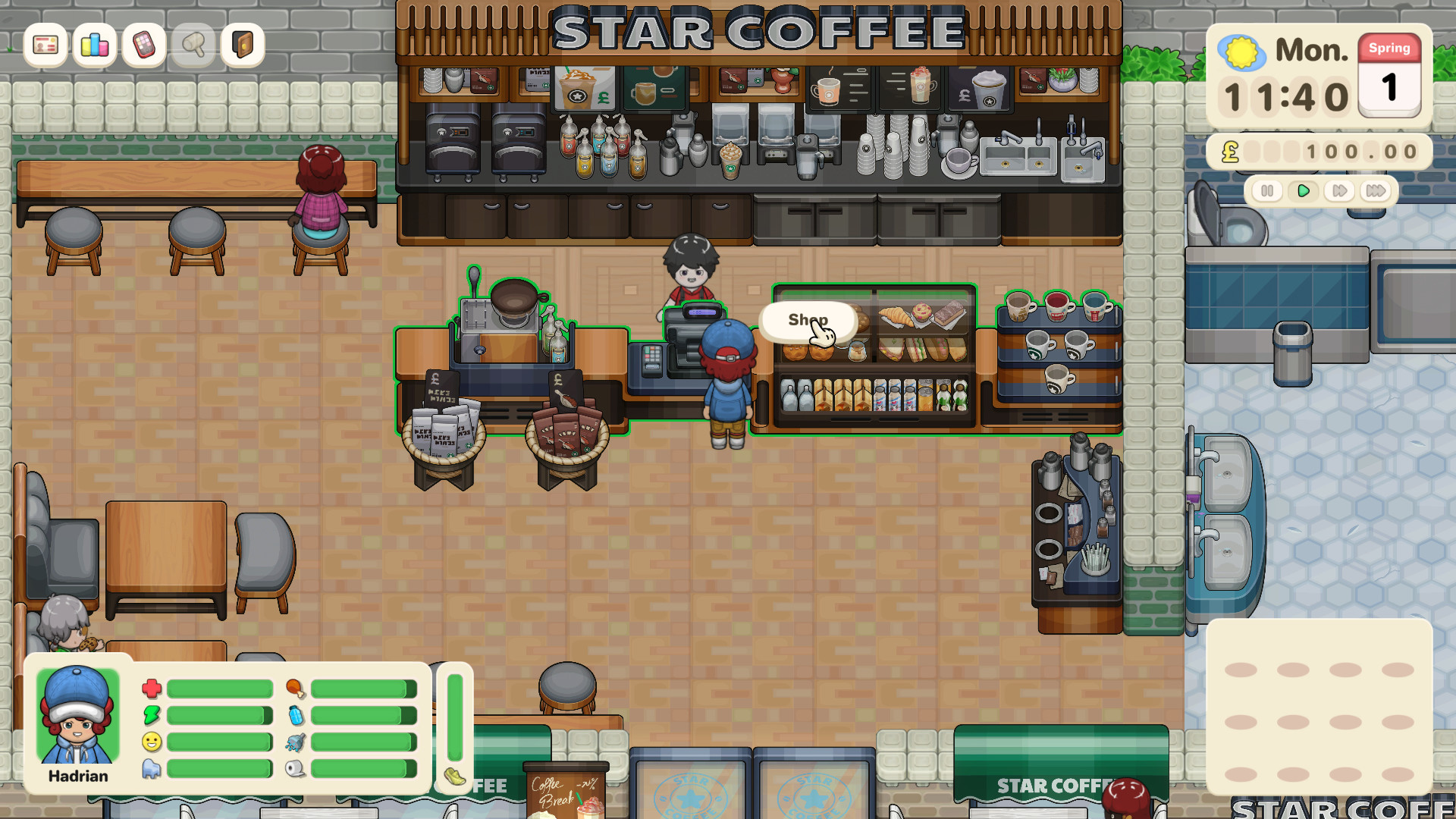Viewport: 1456px width, 819px height.
Task: Open the Spring 1 calendar
Action: coord(1390,76)
